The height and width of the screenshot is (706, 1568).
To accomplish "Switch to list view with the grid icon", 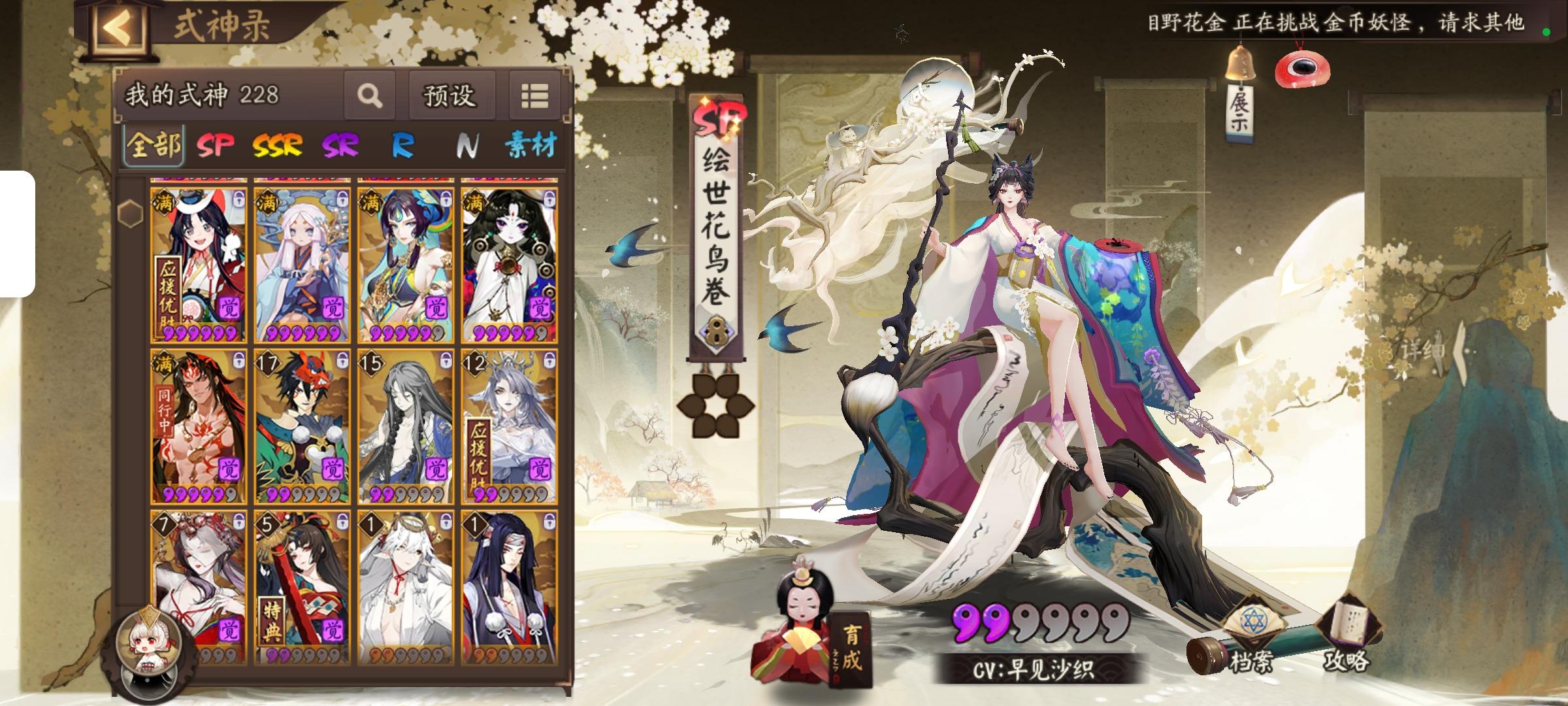I will coord(534,95).
